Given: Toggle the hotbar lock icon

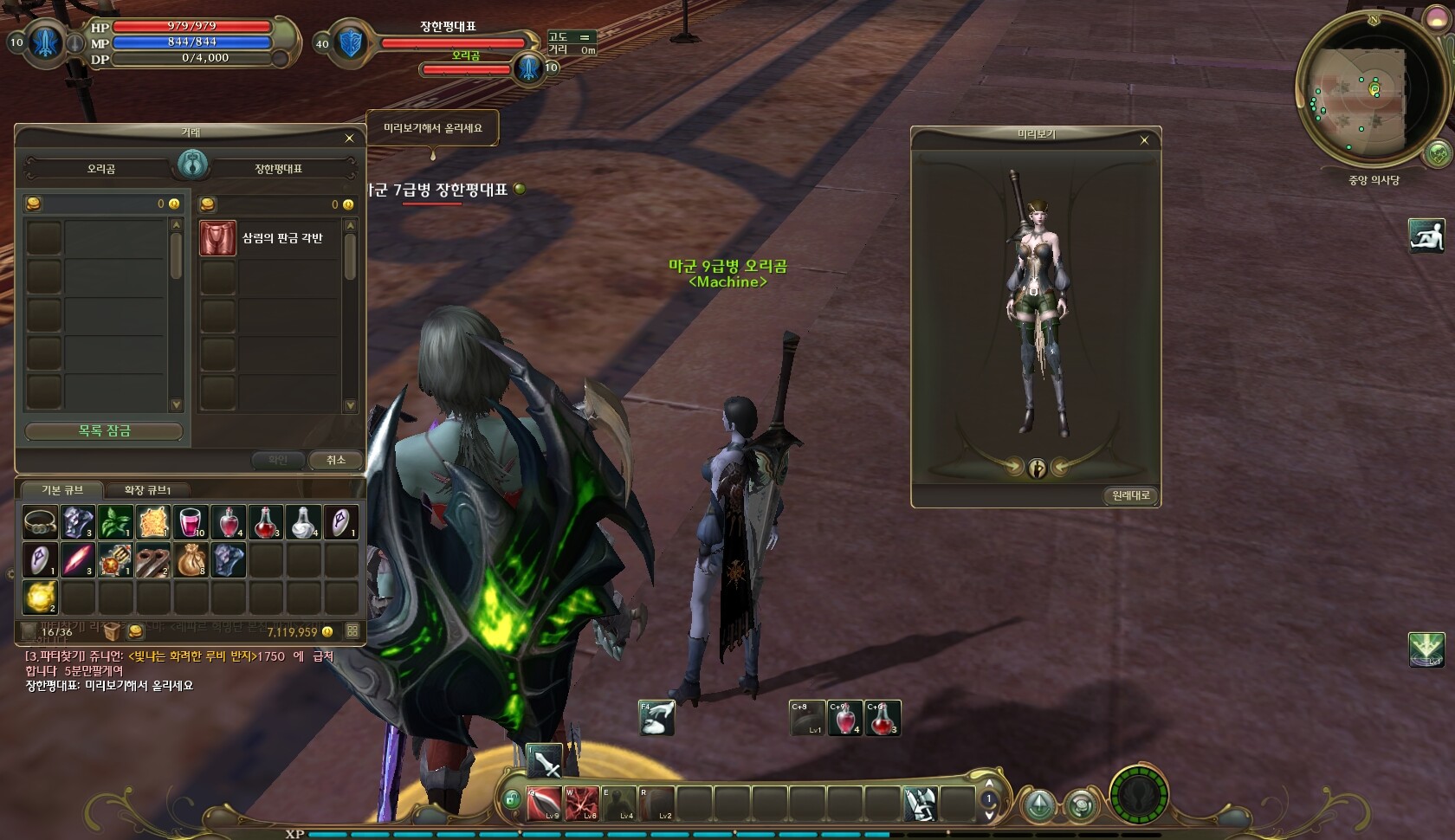Looking at the screenshot, I should [512, 798].
